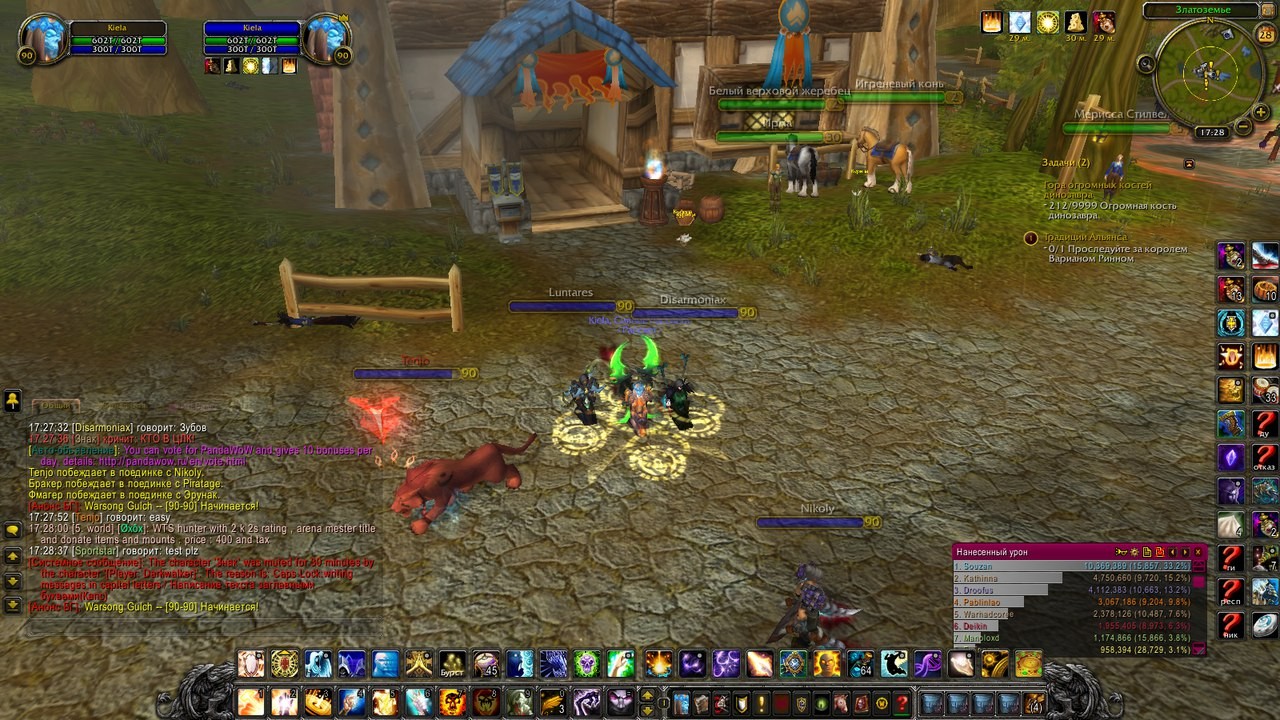Collapse the Задачи objectives tracker header
1280x720 pixels.
tap(1189, 163)
